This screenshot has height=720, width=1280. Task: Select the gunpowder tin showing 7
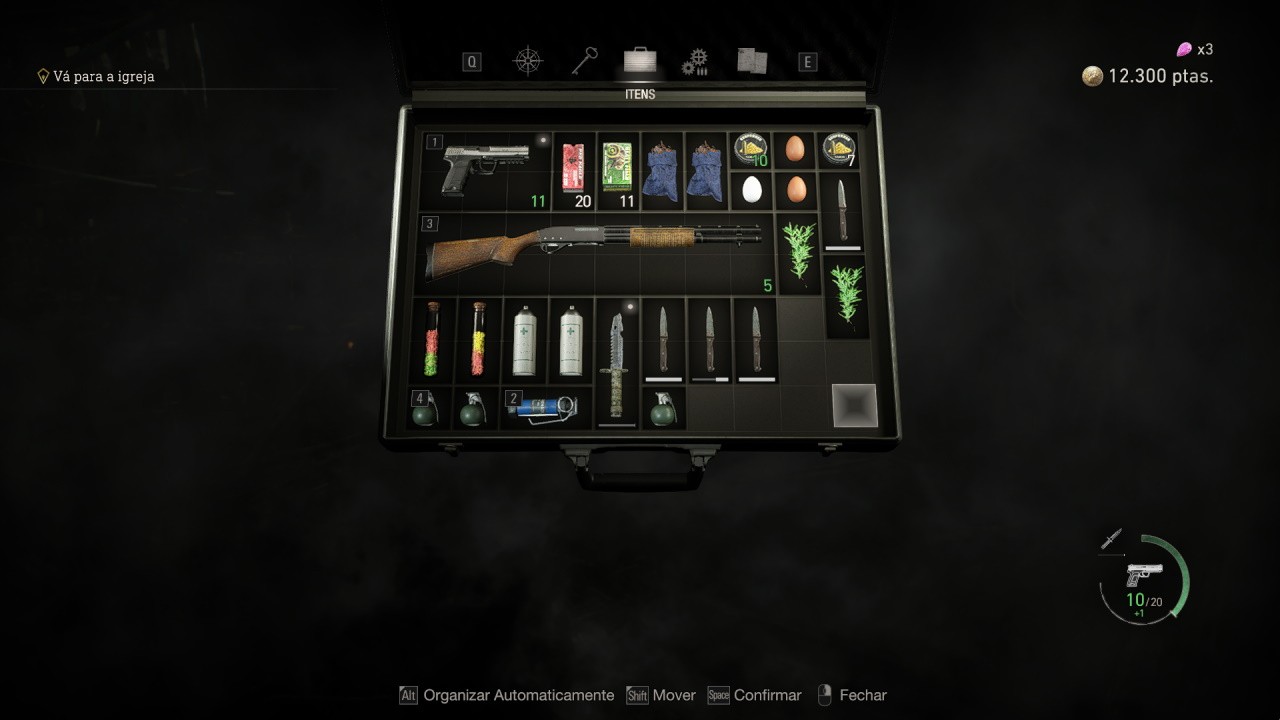(838, 149)
